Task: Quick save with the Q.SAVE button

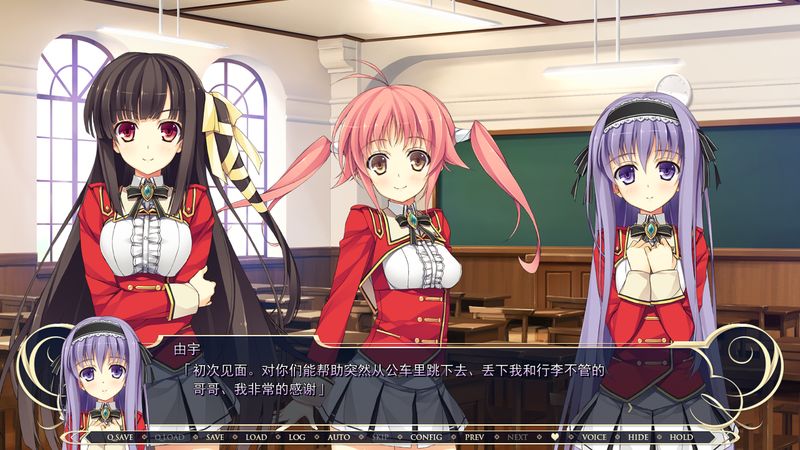Action: click(x=119, y=437)
